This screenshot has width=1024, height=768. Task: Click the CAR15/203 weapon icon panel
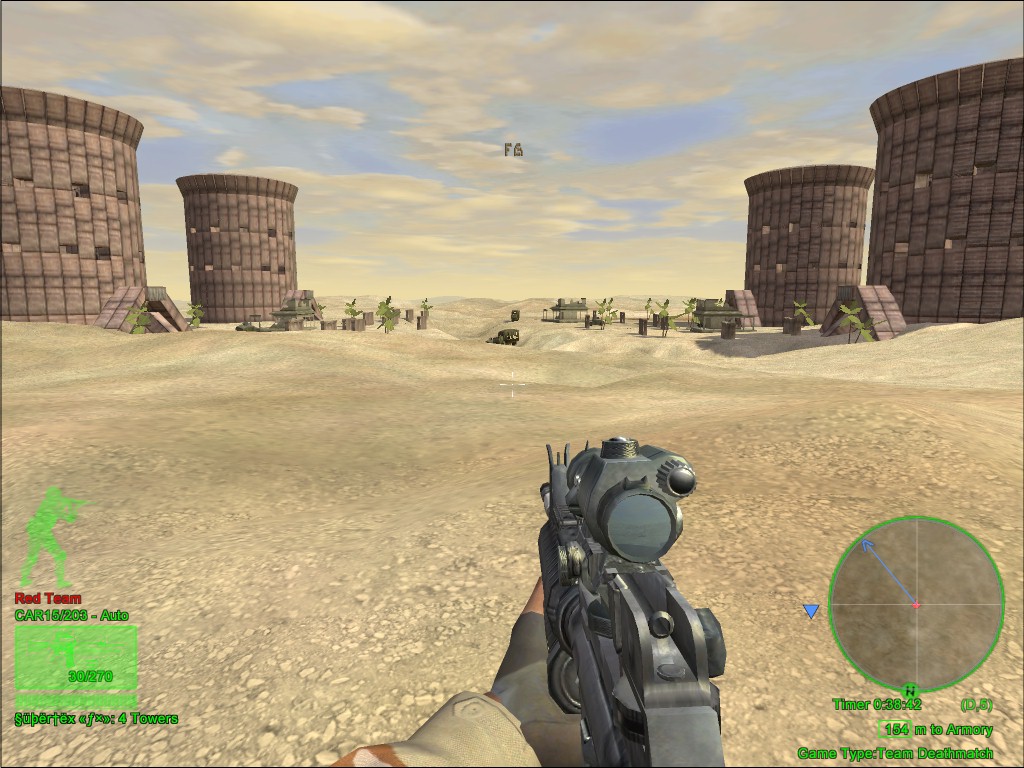pyautogui.click(x=76, y=659)
